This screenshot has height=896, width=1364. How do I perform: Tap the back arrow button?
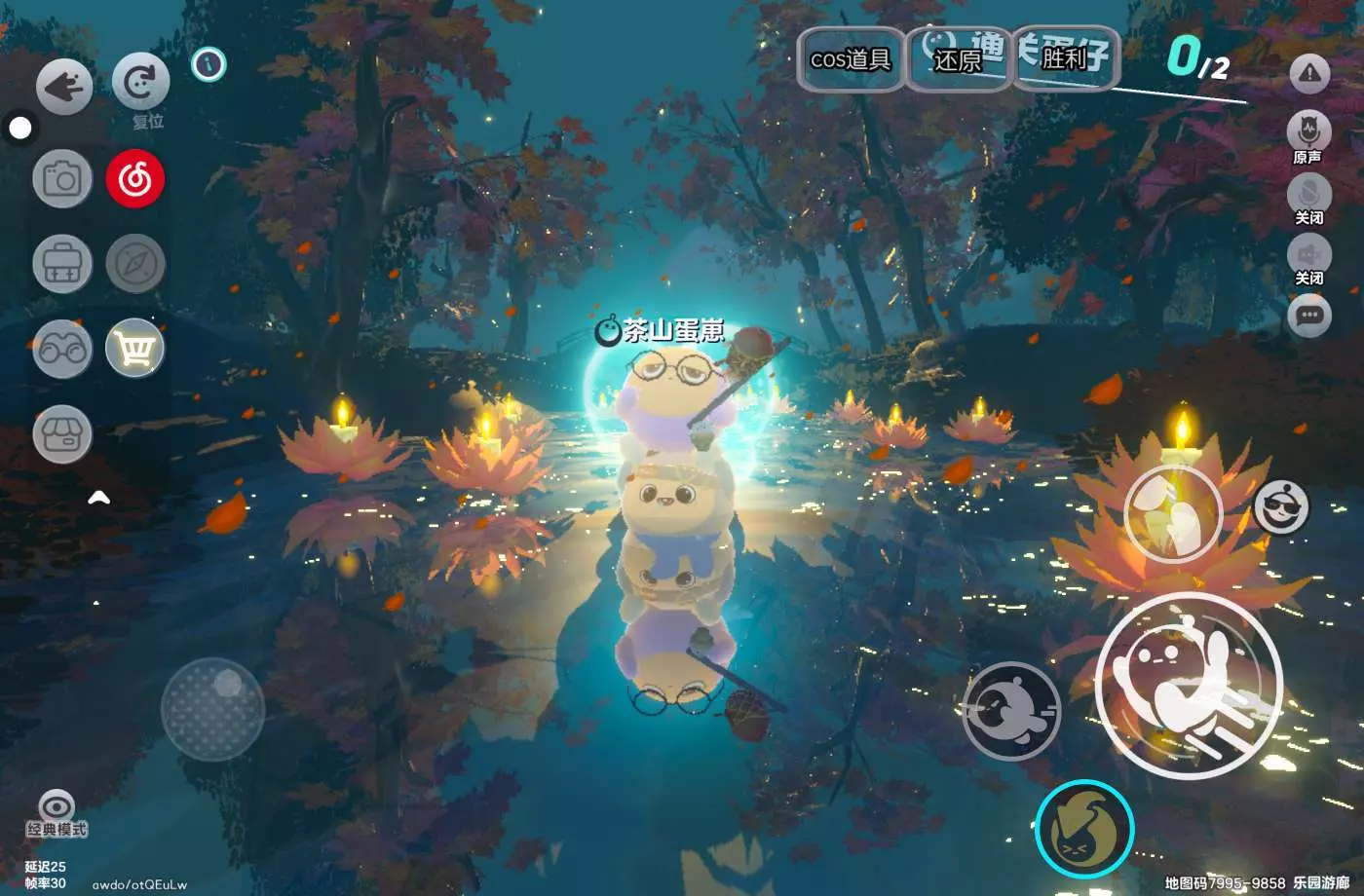(x=64, y=87)
